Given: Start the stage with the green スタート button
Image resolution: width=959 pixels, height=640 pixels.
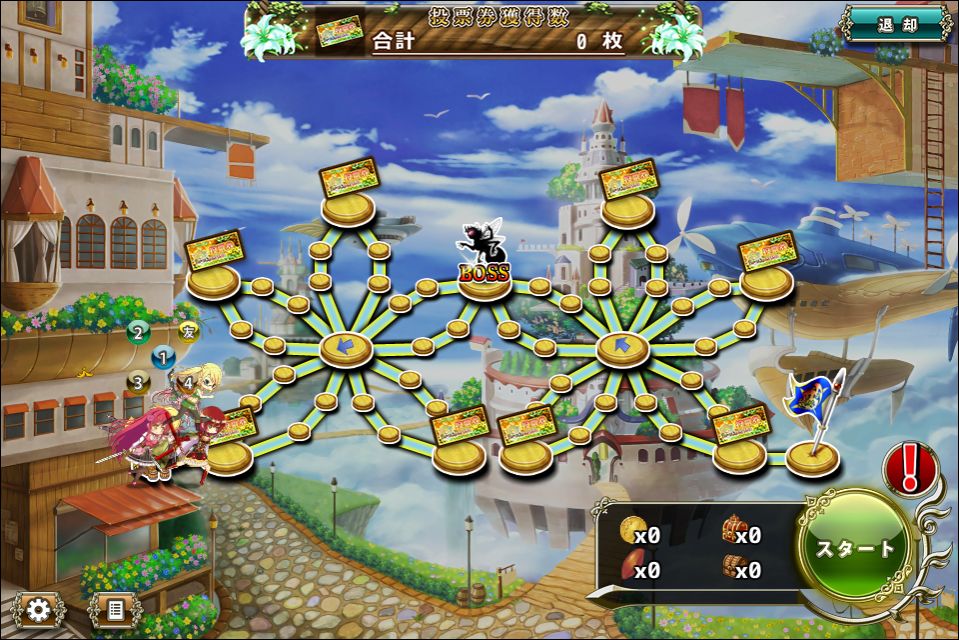Looking at the screenshot, I should 855,548.
